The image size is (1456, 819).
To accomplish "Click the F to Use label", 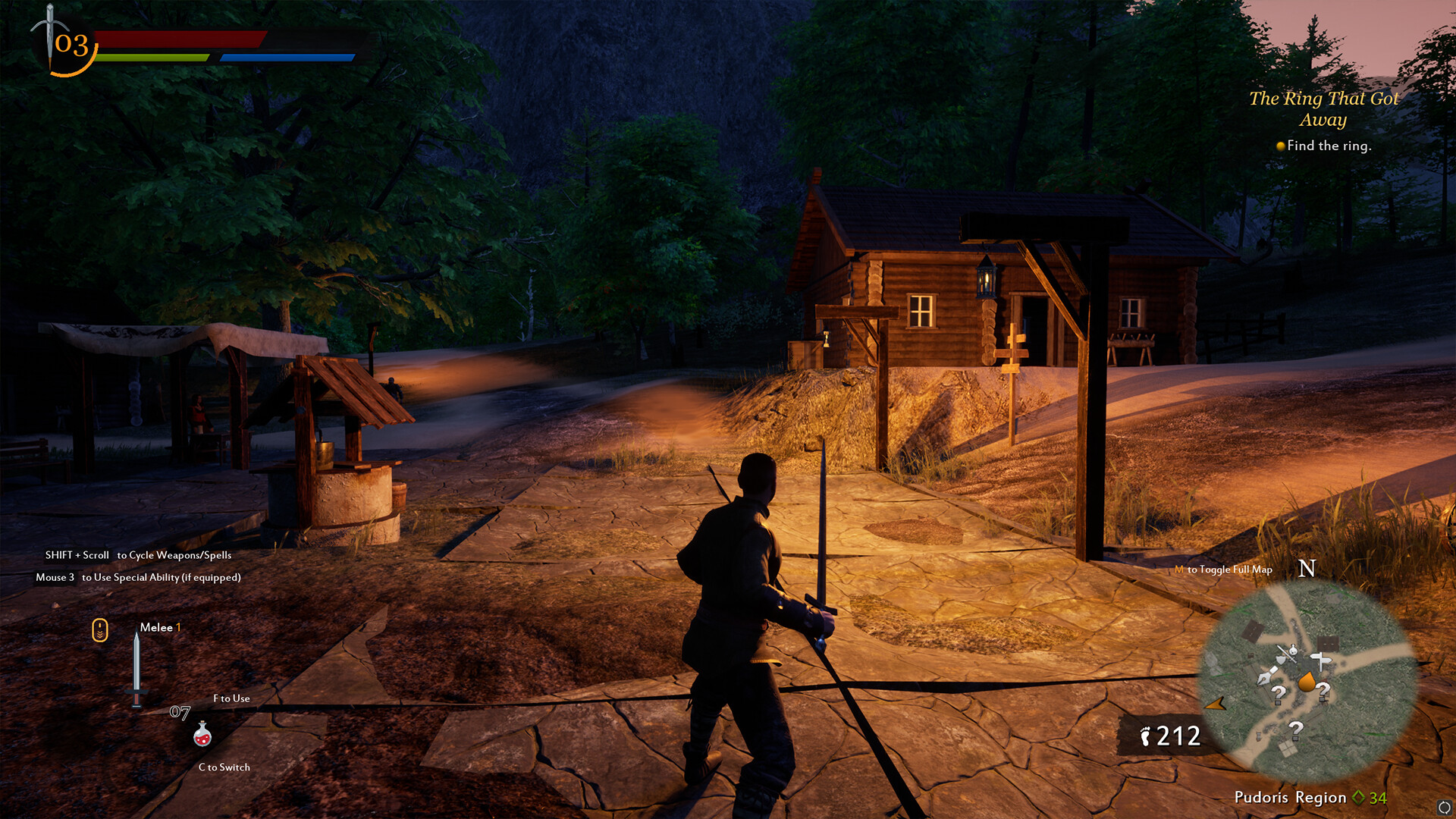I will tap(231, 698).
